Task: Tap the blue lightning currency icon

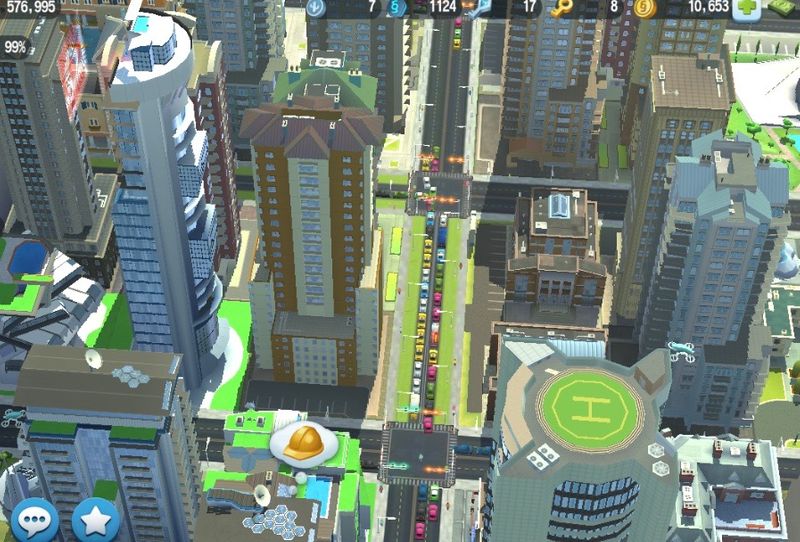Action: (397, 8)
